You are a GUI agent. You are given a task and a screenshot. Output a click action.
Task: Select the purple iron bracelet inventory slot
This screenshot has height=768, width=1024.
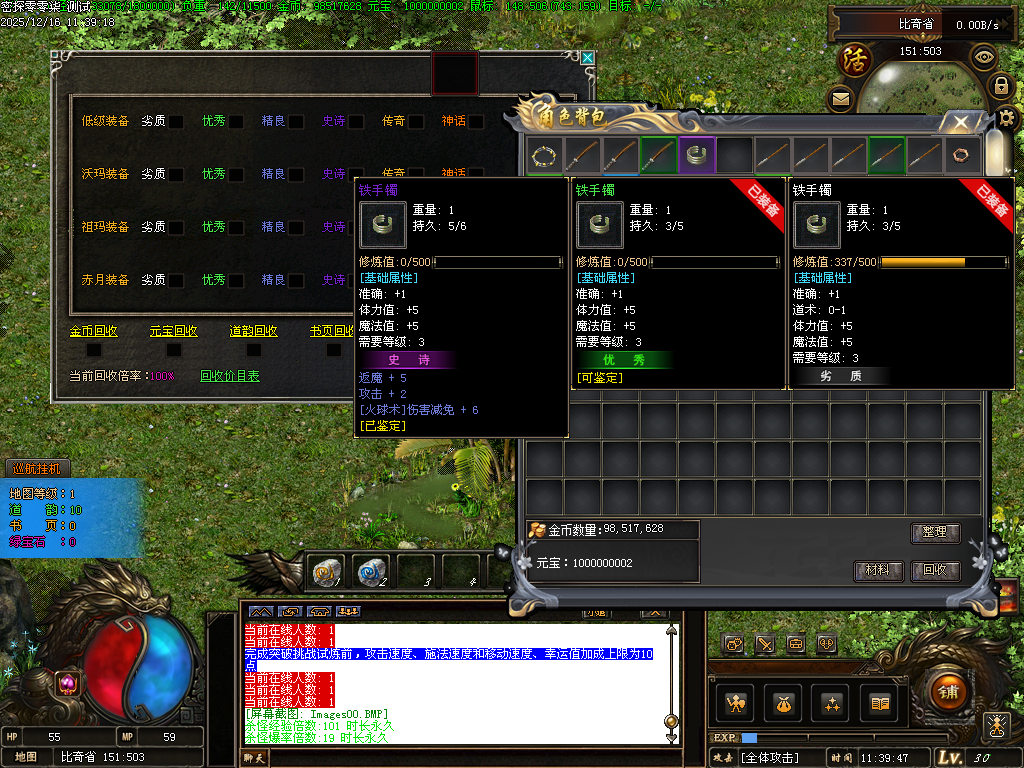coord(696,155)
